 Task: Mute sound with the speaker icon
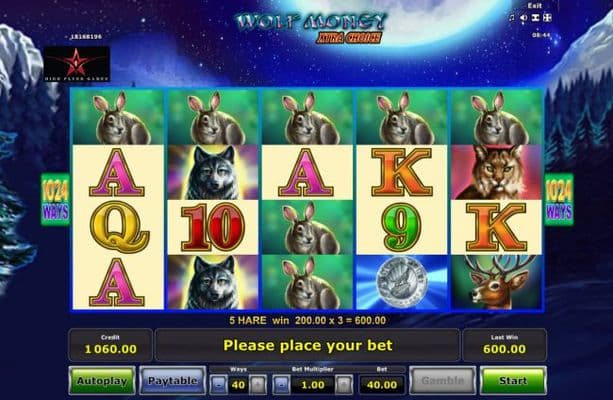(x=524, y=18)
